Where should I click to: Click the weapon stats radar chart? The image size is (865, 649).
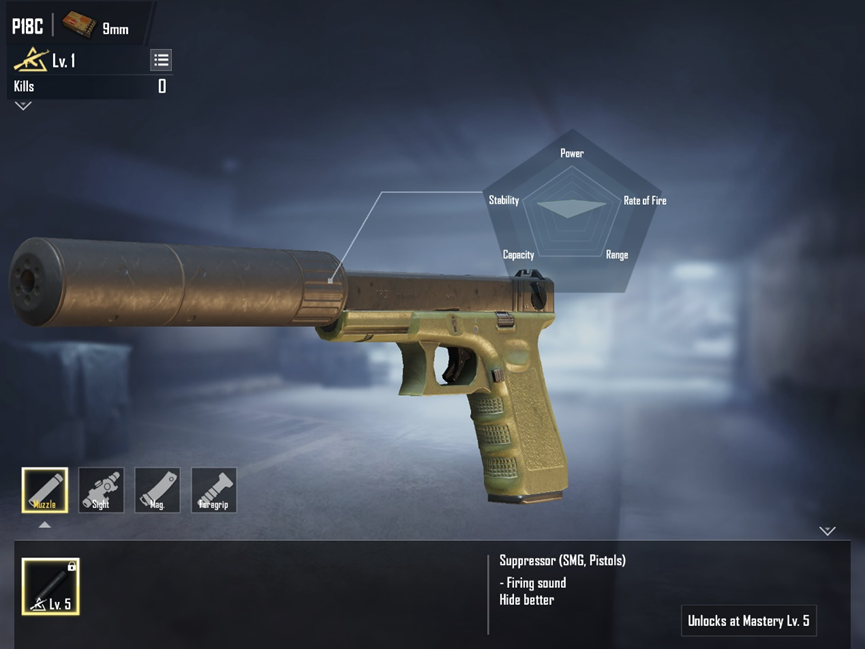pos(570,209)
